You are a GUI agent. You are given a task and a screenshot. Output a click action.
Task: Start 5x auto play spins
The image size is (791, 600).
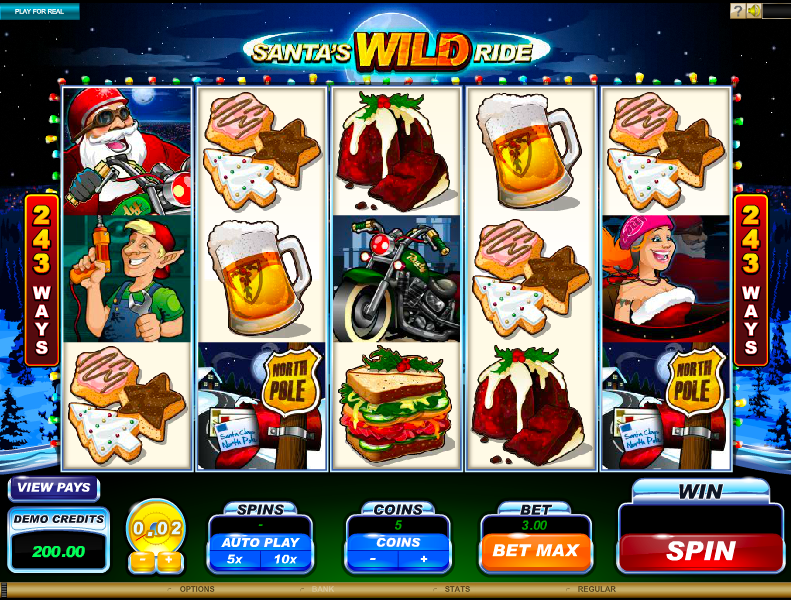pyautogui.click(x=233, y=559)
